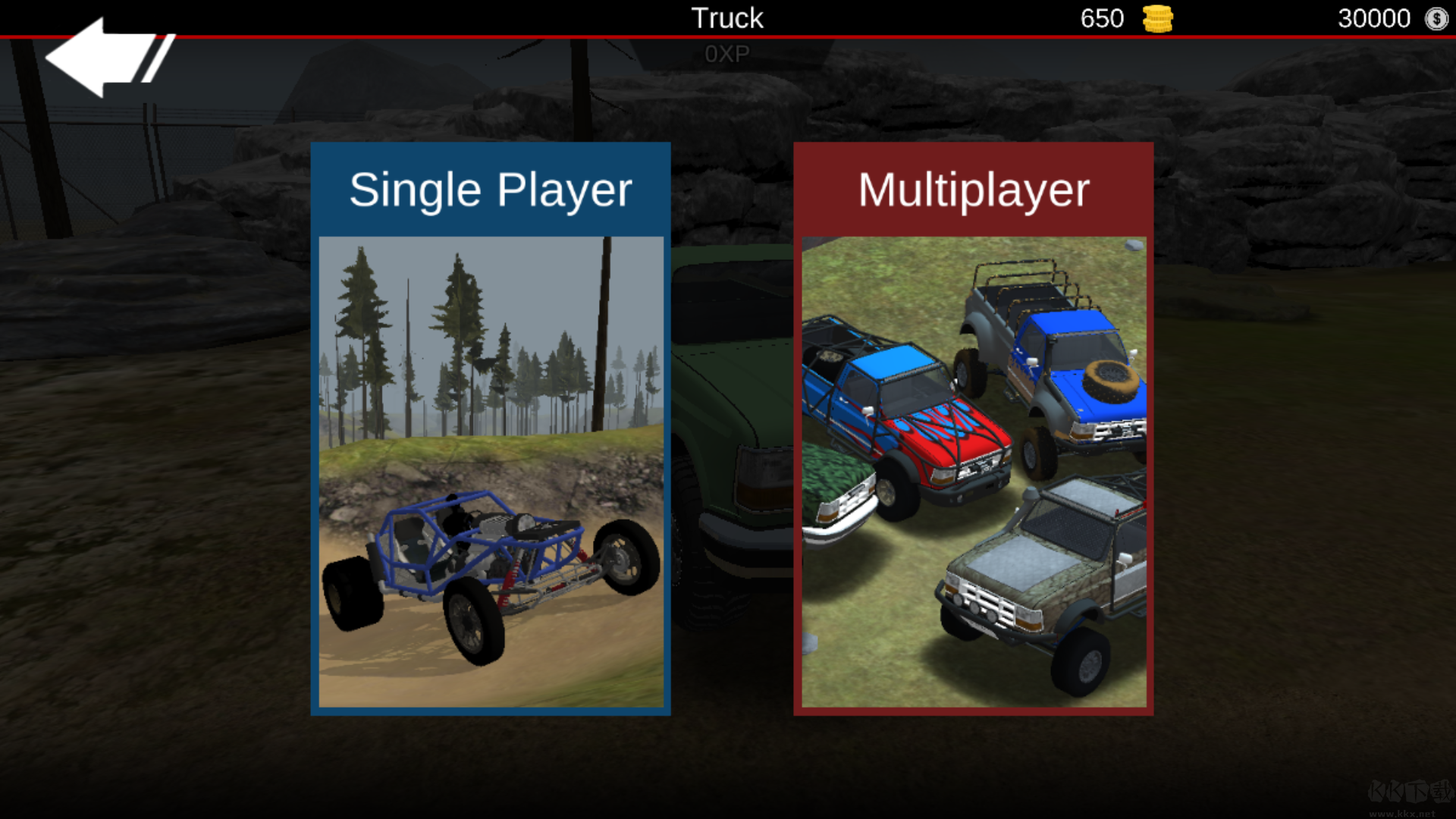
Task: Select the Multiplayer mode card
Action: (973, 428)
